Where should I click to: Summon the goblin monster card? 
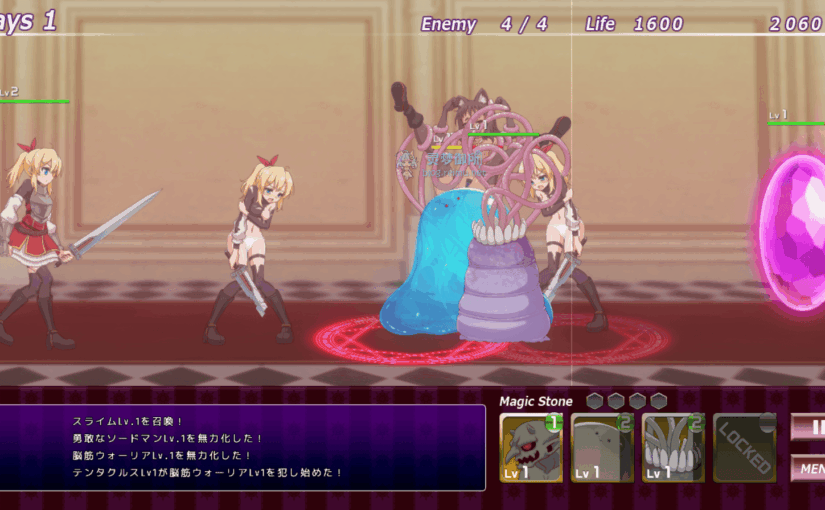[531, 448]
